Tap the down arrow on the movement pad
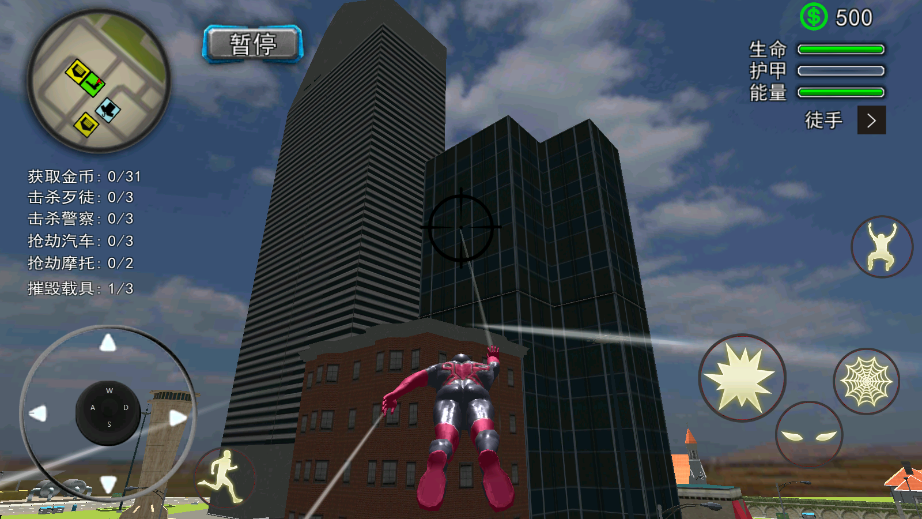Screen dimensions: 922x519 coord(108,485)
